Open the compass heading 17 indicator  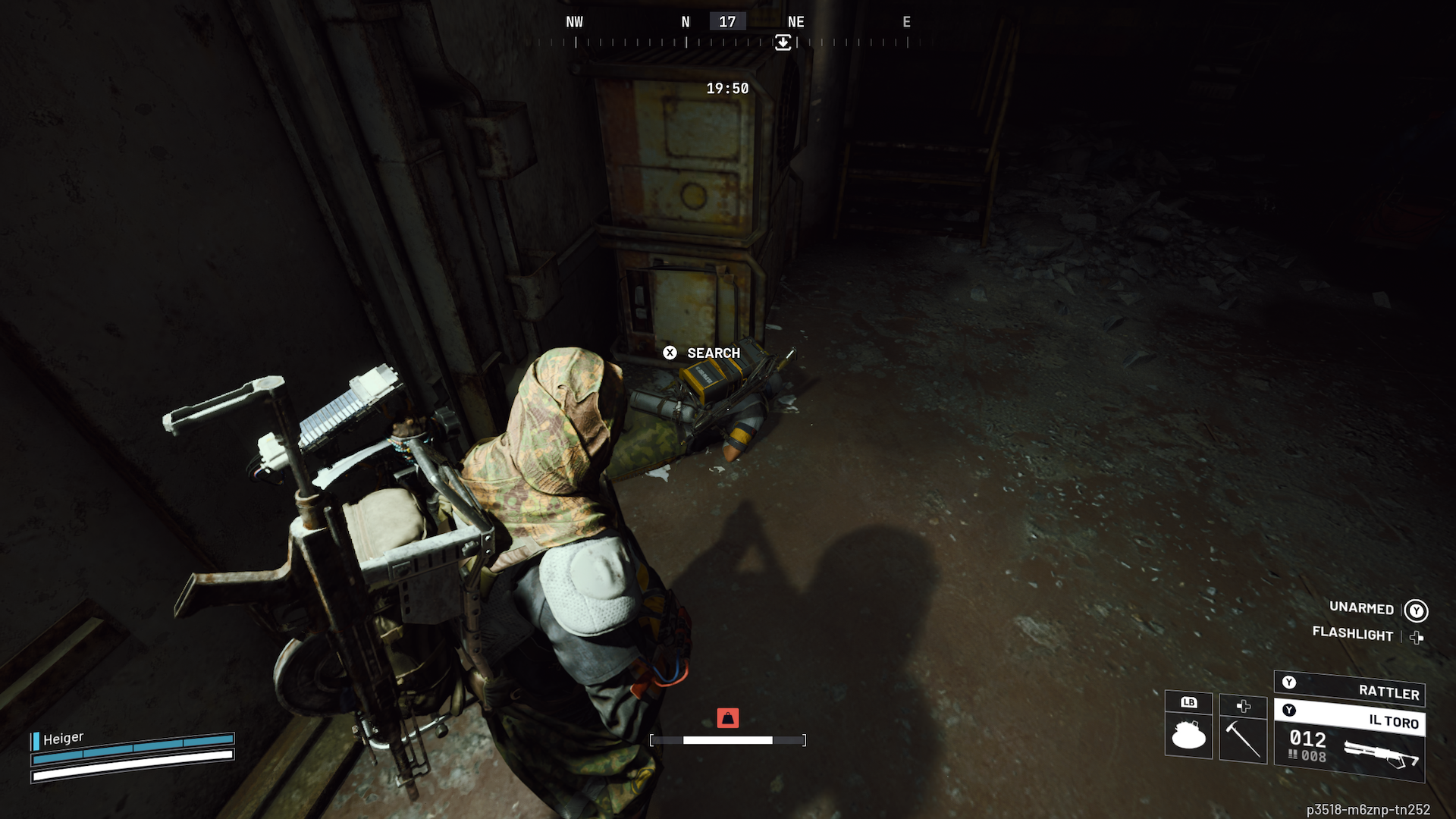(727, 21)
